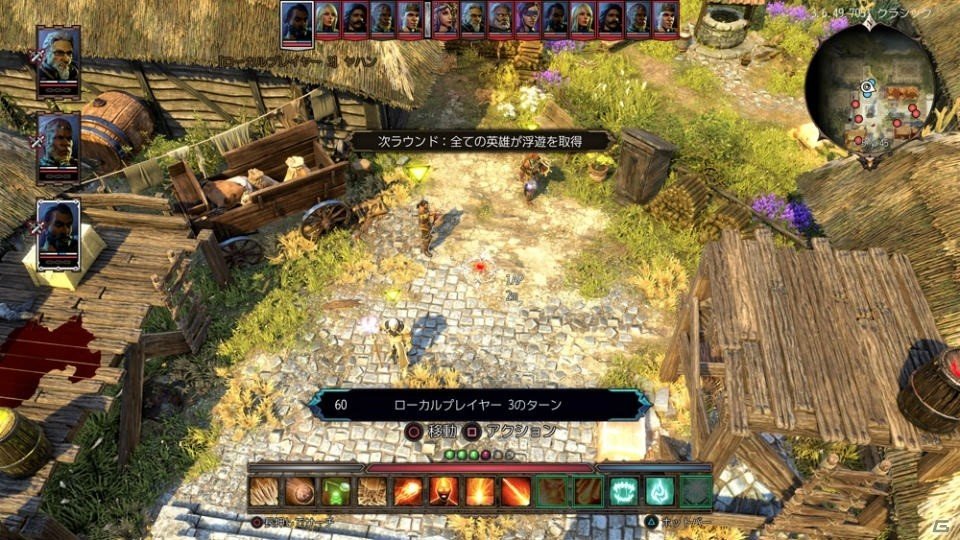Select the highlighted active party member portrait
The width and height of the screenshot is (960, 540).
[59, 228]
